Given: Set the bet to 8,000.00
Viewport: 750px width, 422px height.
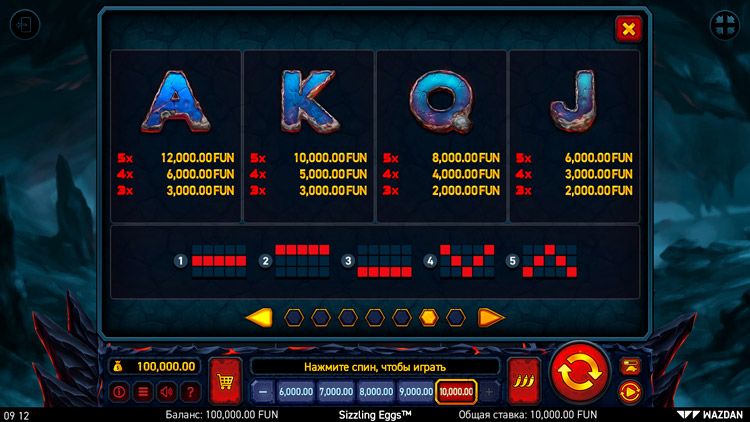Looking at the screenshot, I should pos(376,392).
